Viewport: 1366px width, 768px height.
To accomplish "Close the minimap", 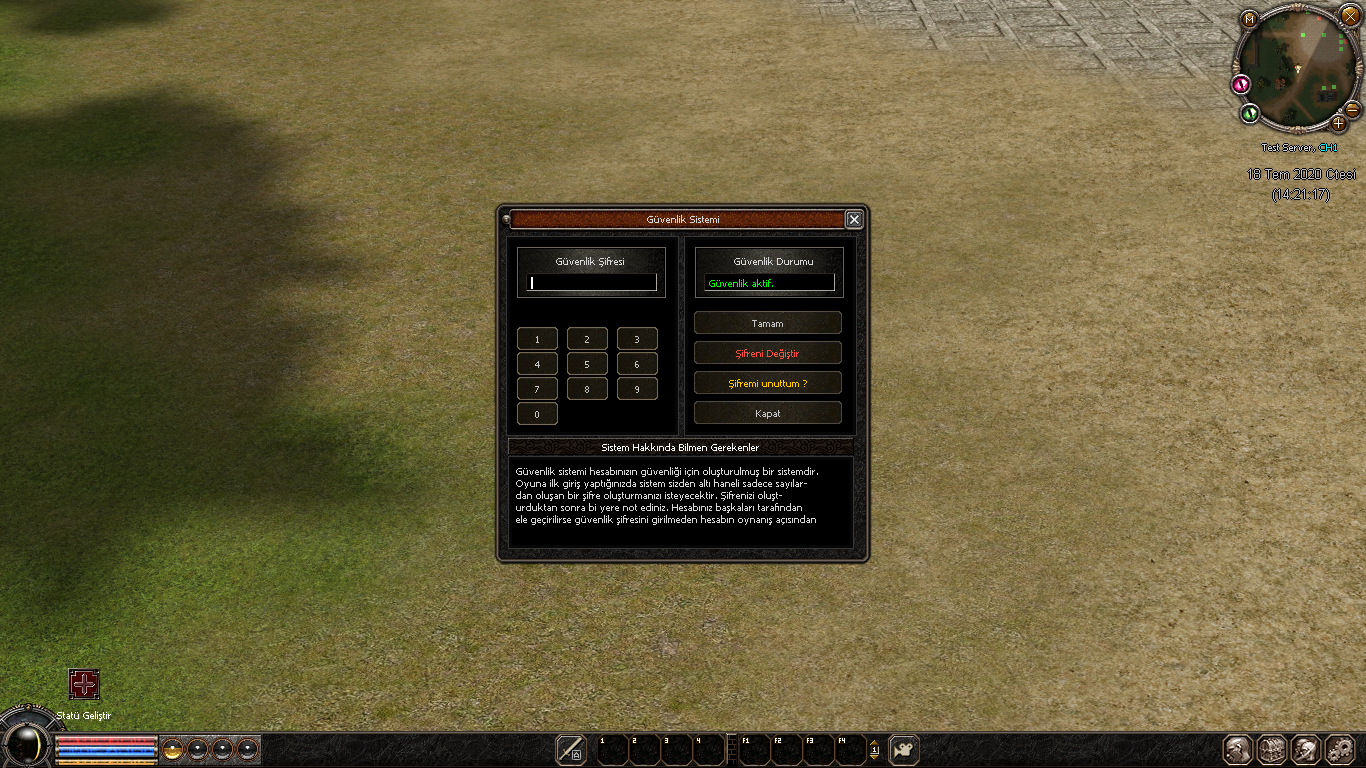I will 1350,15.
